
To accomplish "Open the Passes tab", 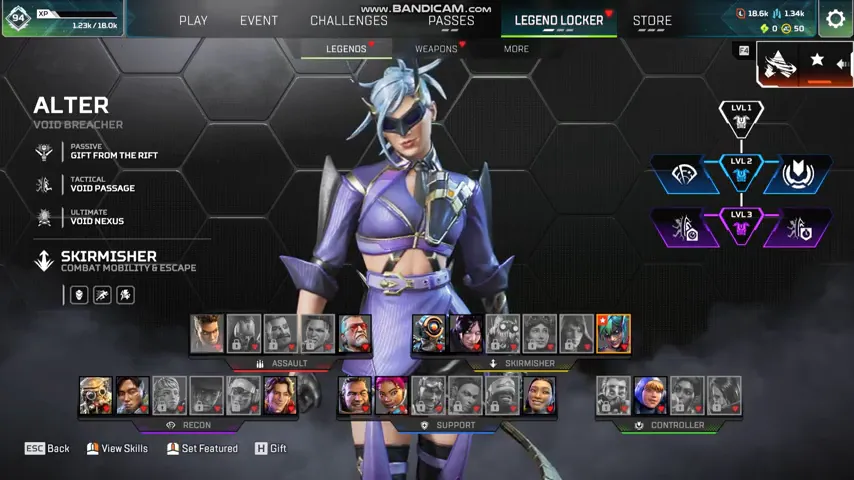I will click(x=451, y=20).
